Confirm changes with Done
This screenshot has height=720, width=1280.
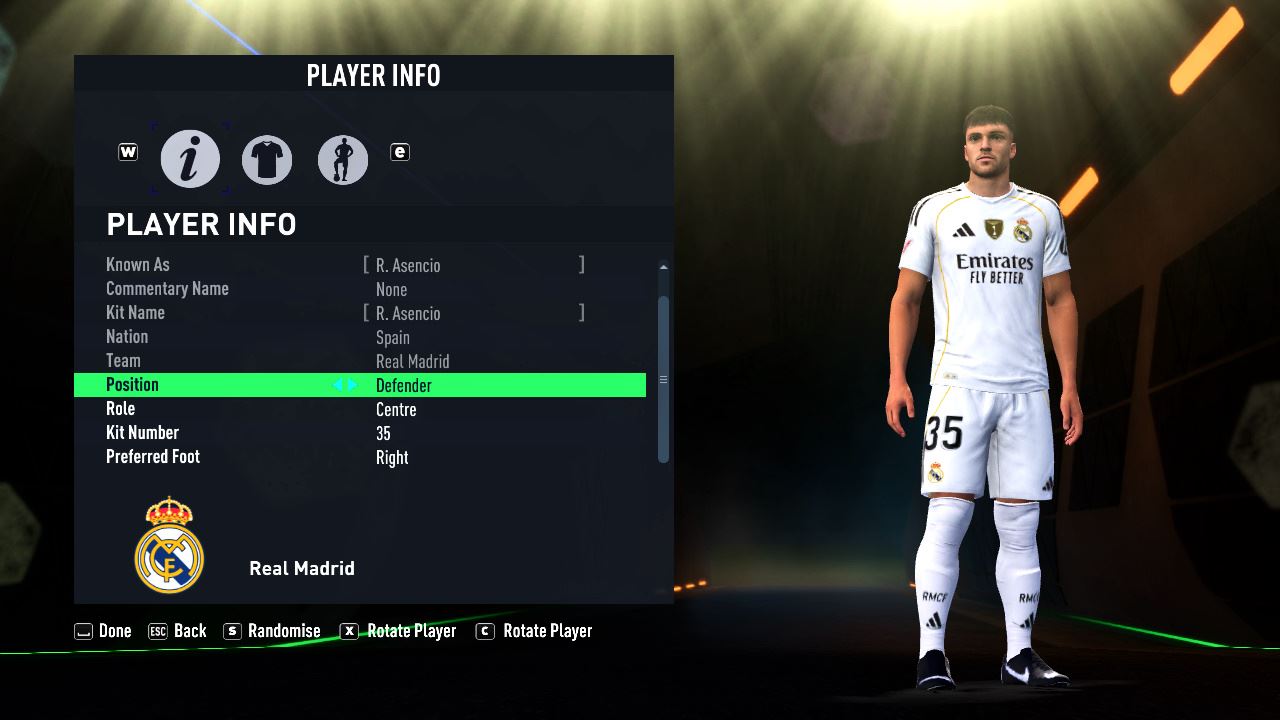coord(103,631)
